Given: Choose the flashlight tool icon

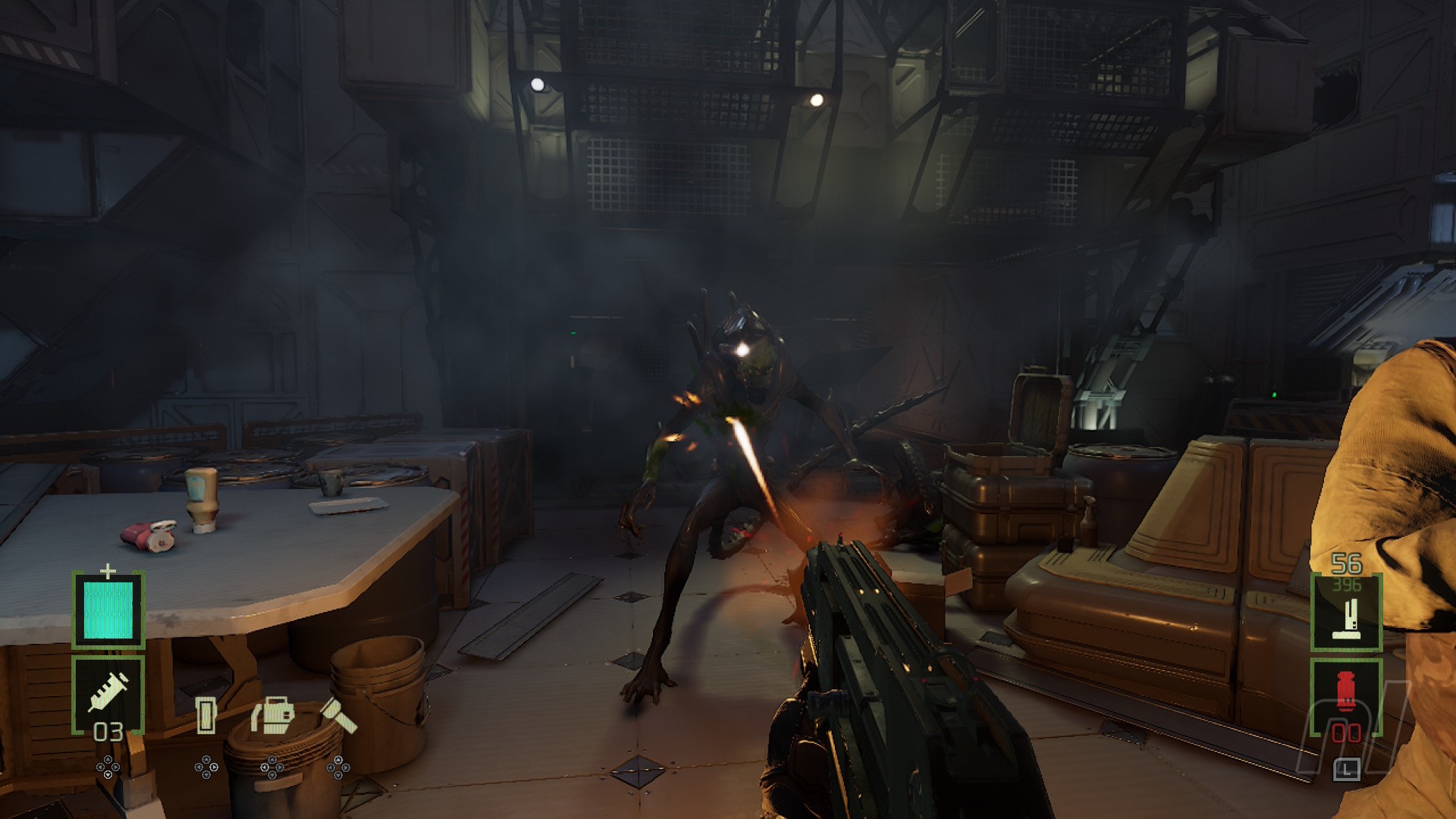Looking at the screenshot, I should tap(338, 714).
